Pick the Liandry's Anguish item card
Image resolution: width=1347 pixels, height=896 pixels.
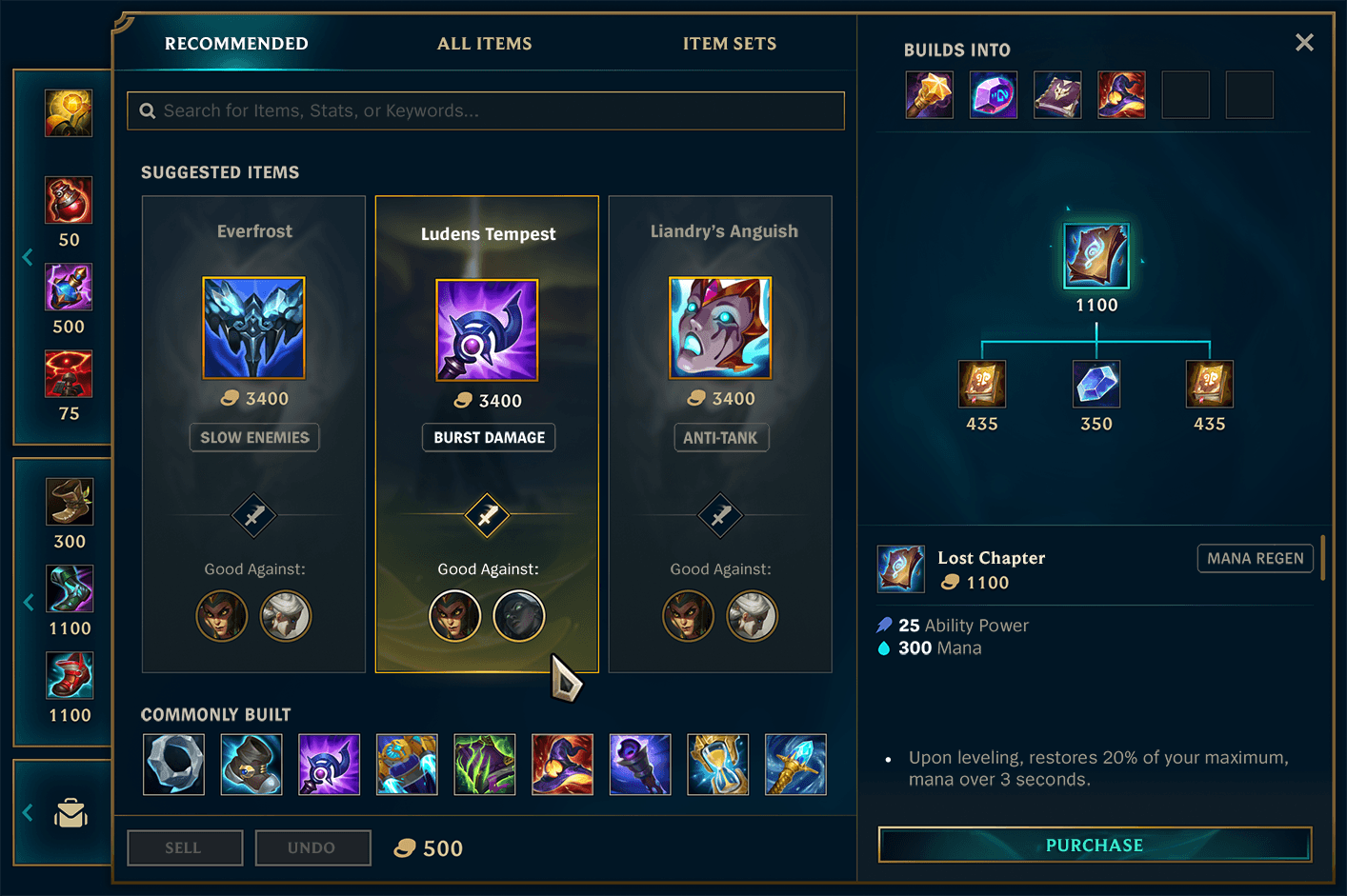pyautogui.click(x=720, y=433)
